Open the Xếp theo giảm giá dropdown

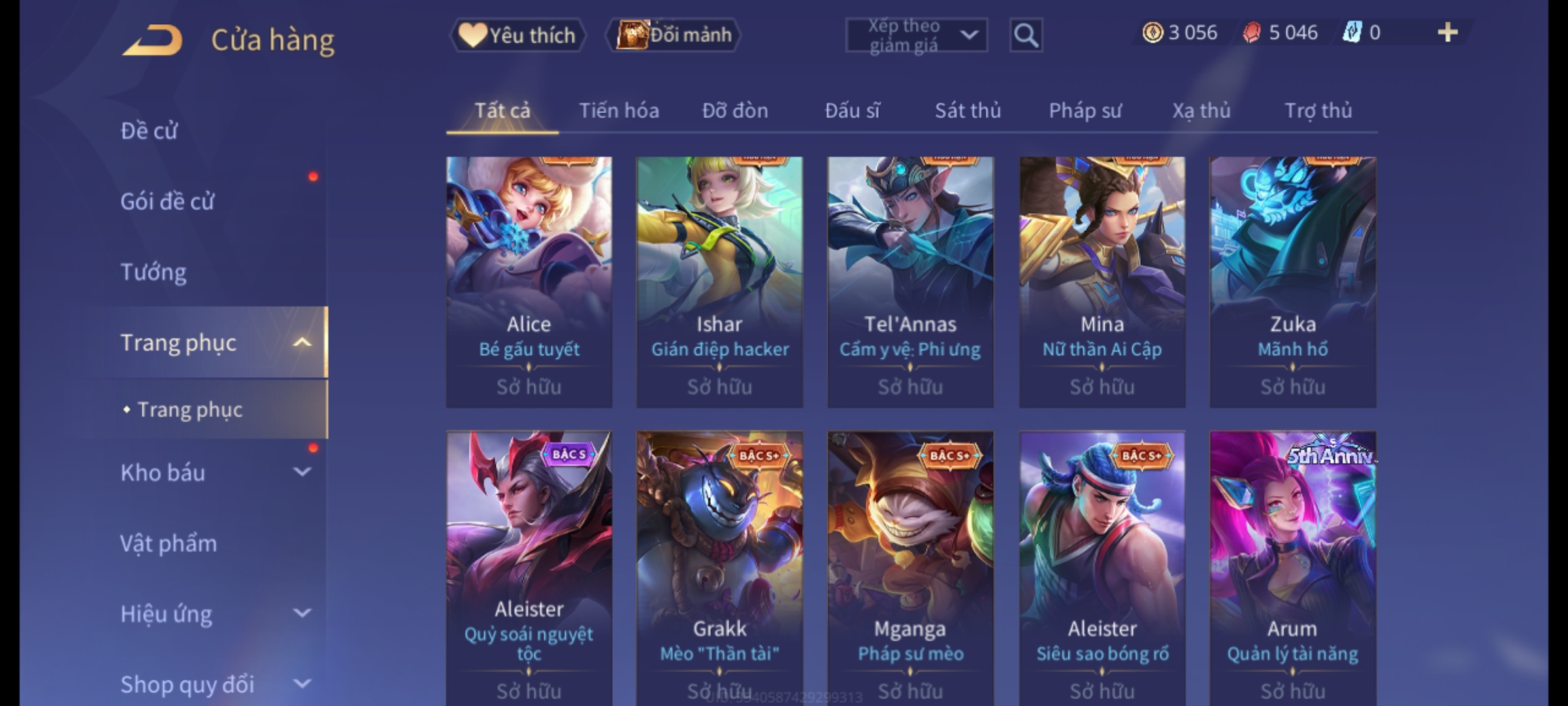point(916,35)
